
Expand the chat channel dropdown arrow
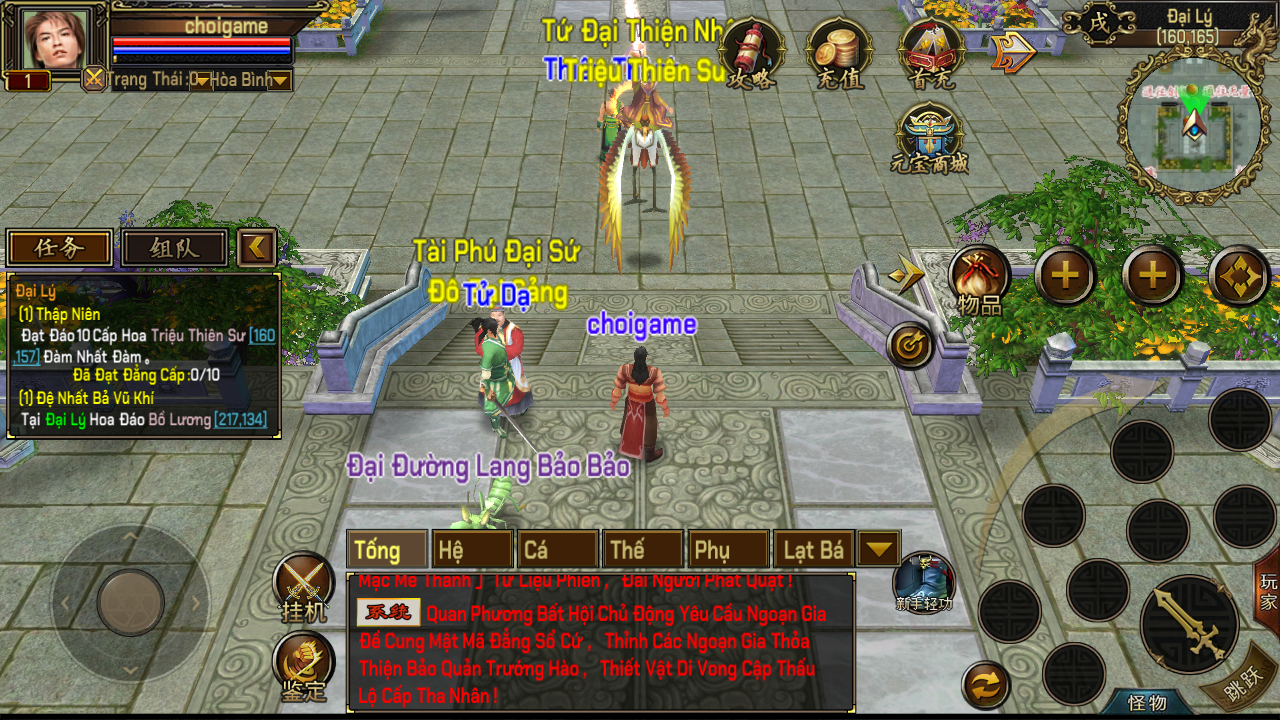pyautogui.click(x=879, y=549)
